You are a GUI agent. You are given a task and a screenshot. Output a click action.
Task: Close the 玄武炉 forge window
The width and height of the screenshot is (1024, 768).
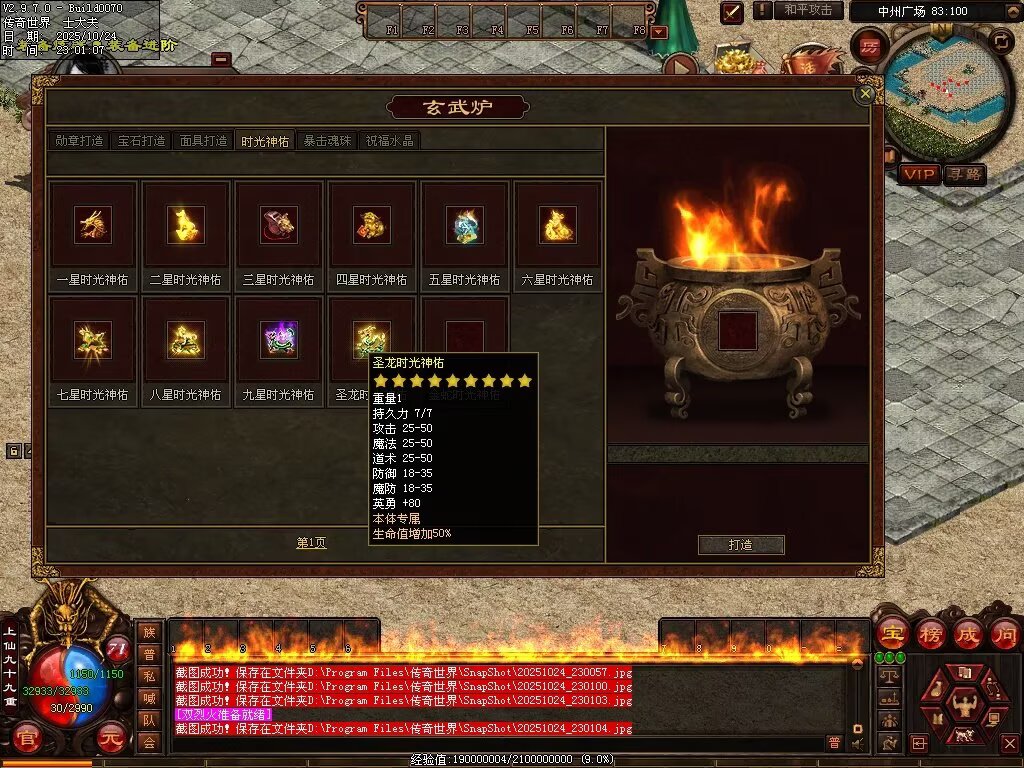coord(866,94)
